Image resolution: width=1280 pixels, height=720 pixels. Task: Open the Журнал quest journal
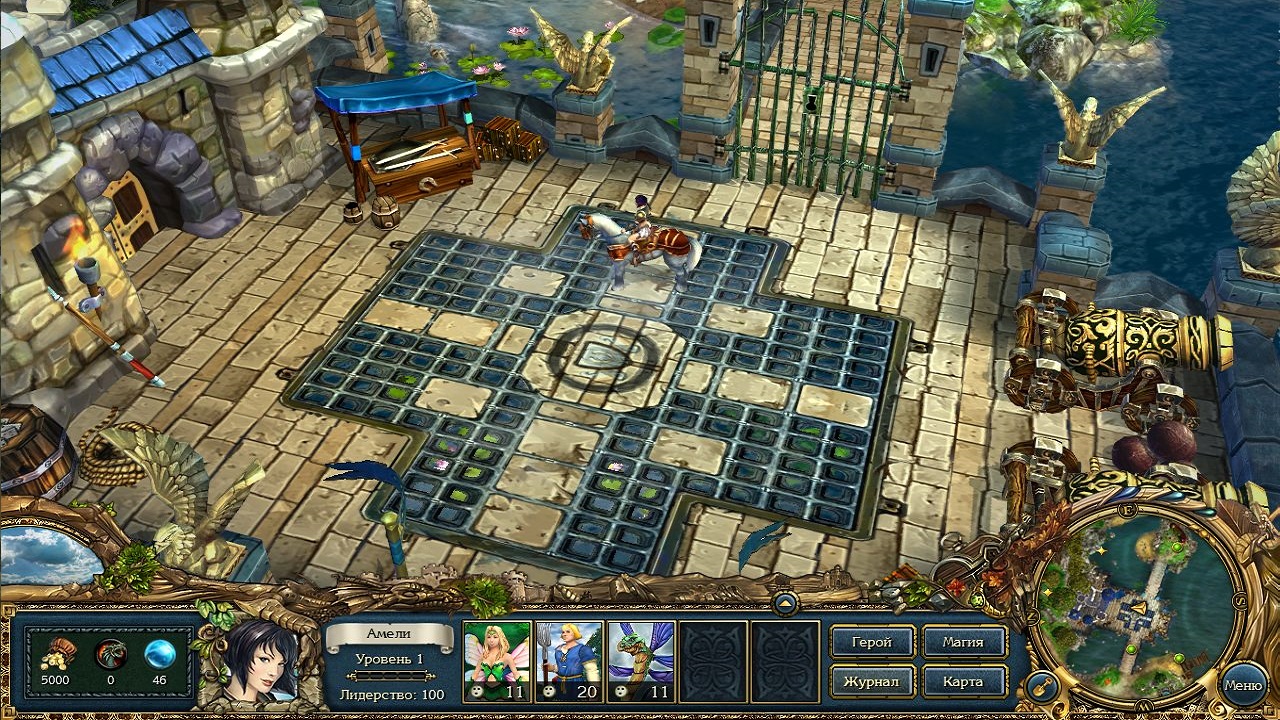pyautogui.click(x=873, y=682)
